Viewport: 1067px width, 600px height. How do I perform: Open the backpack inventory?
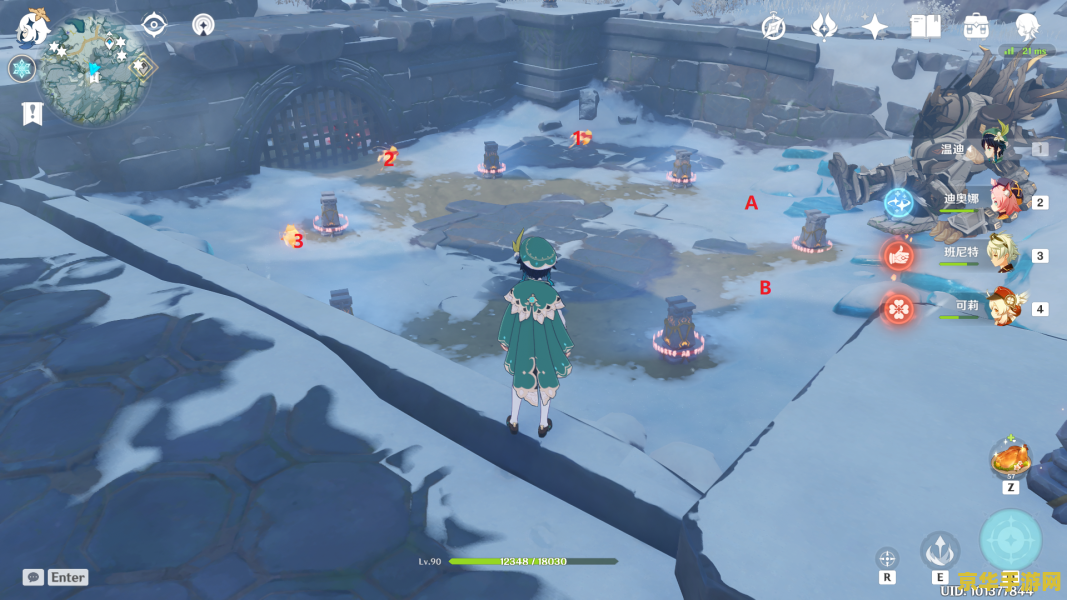coord(976,27)
